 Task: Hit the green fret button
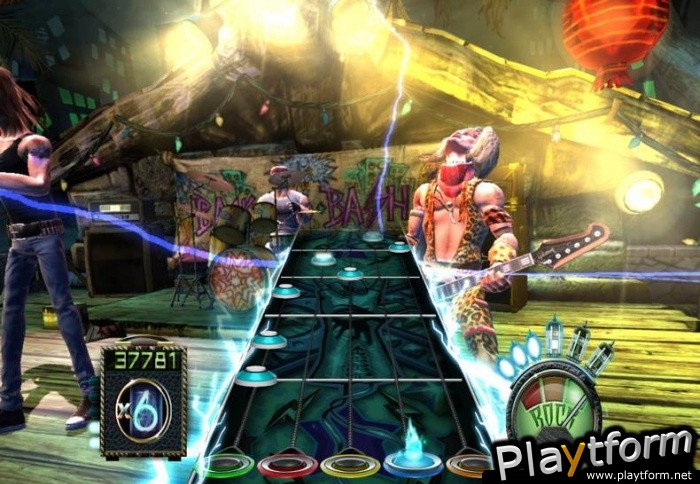(226, 466)
